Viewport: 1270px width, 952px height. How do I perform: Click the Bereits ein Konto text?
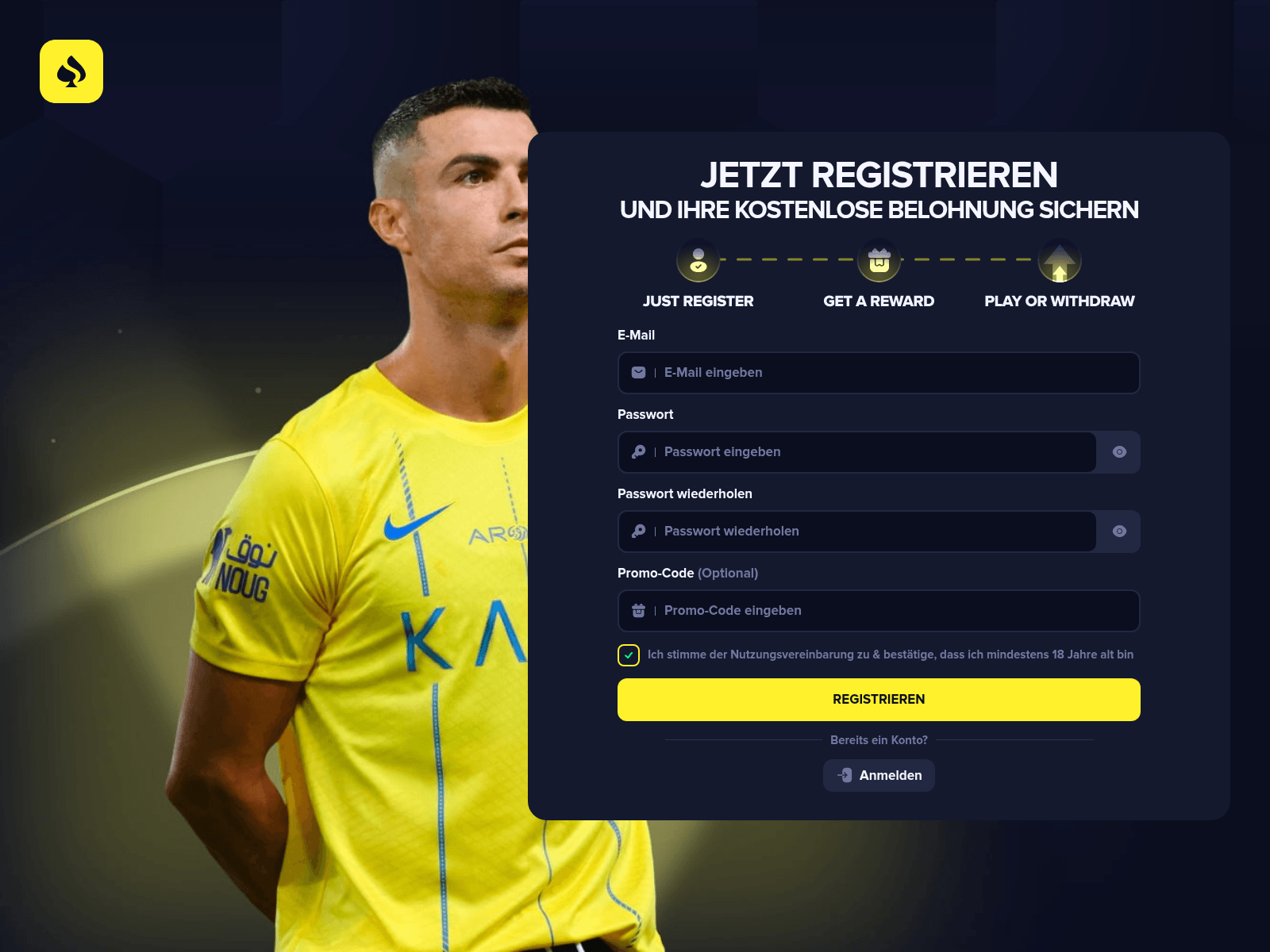point(879,739)
